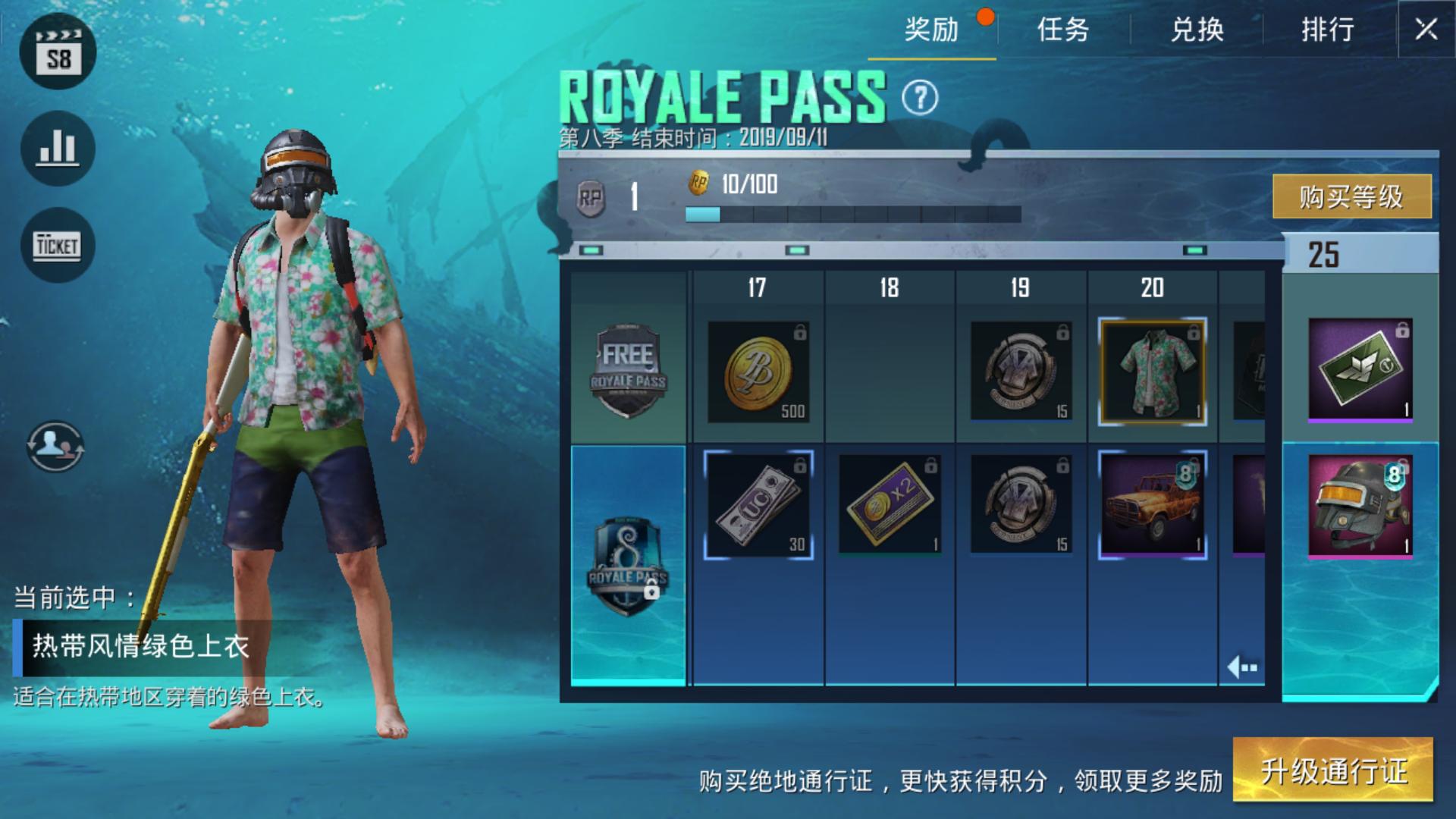Switch to the 奖励 rewards tab
This screenshot has width=1456, height=819.
point(931,30)
